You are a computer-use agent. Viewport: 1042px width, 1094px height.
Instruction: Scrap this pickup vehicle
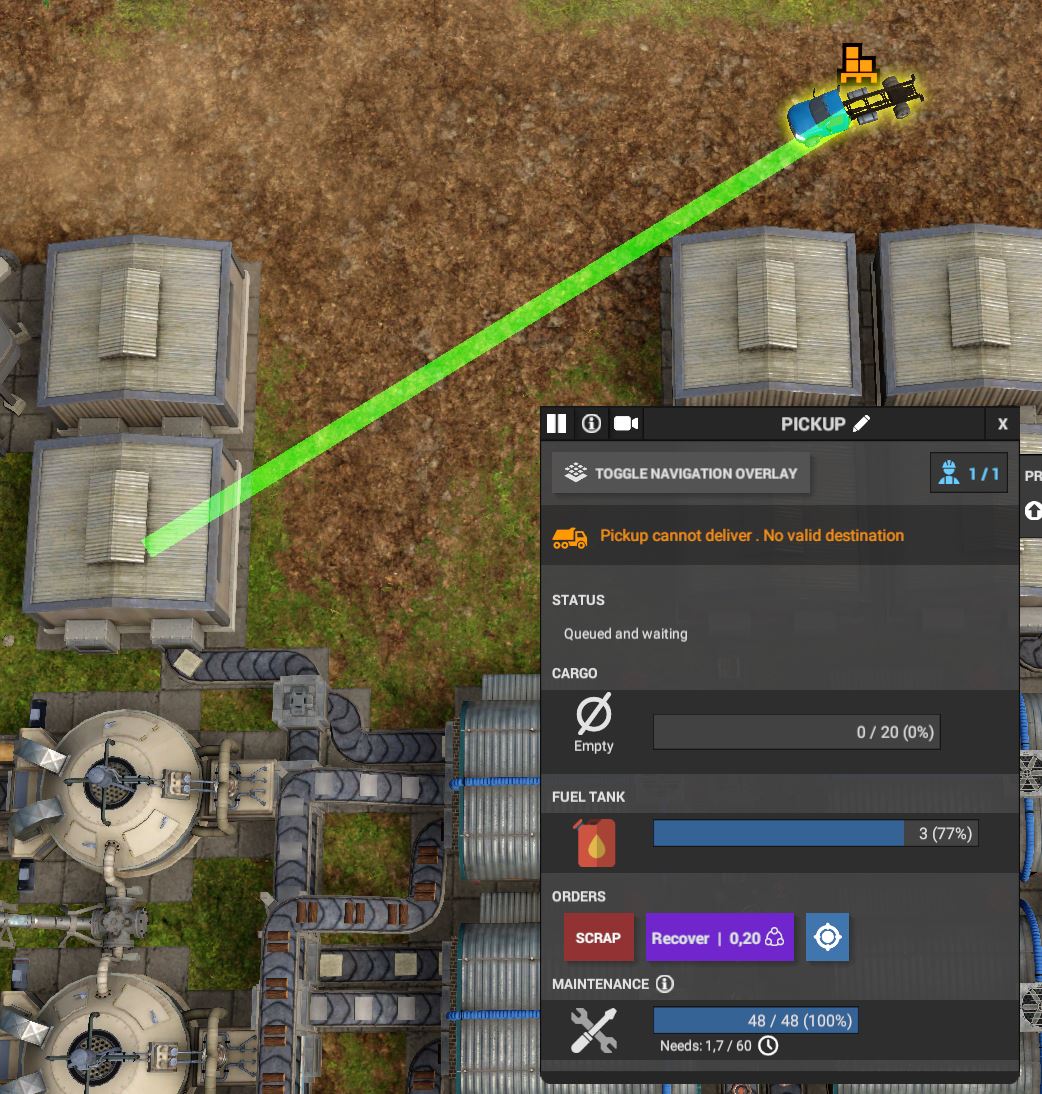click(598, 938)
